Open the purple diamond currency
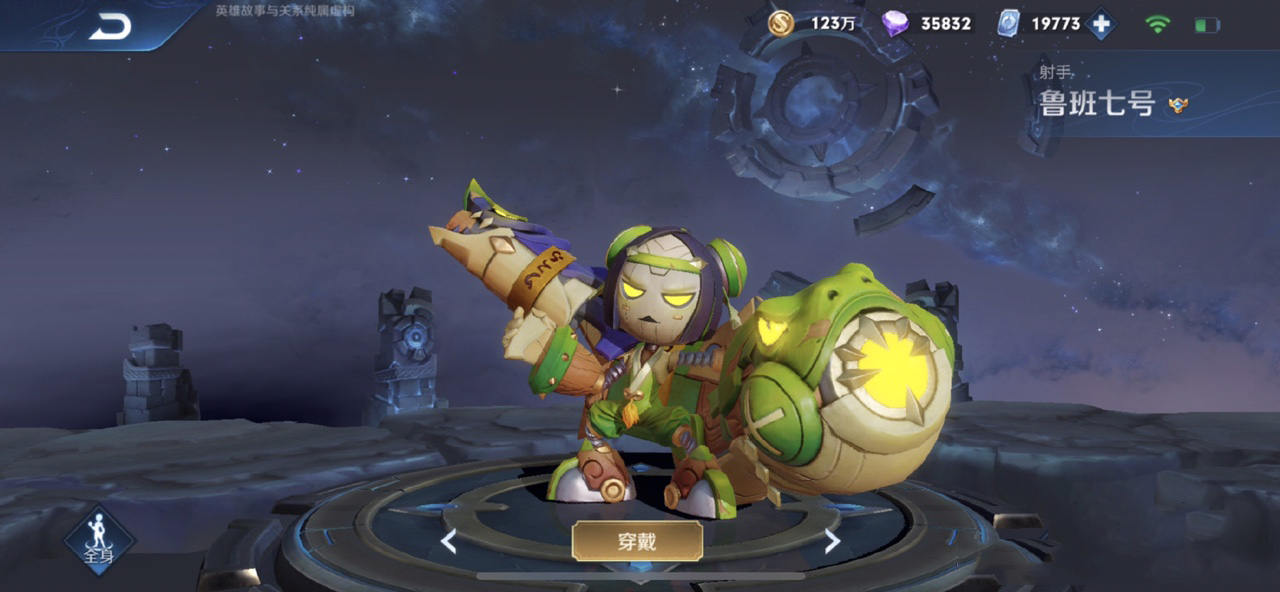1280x592 pixels. point(895,23)
